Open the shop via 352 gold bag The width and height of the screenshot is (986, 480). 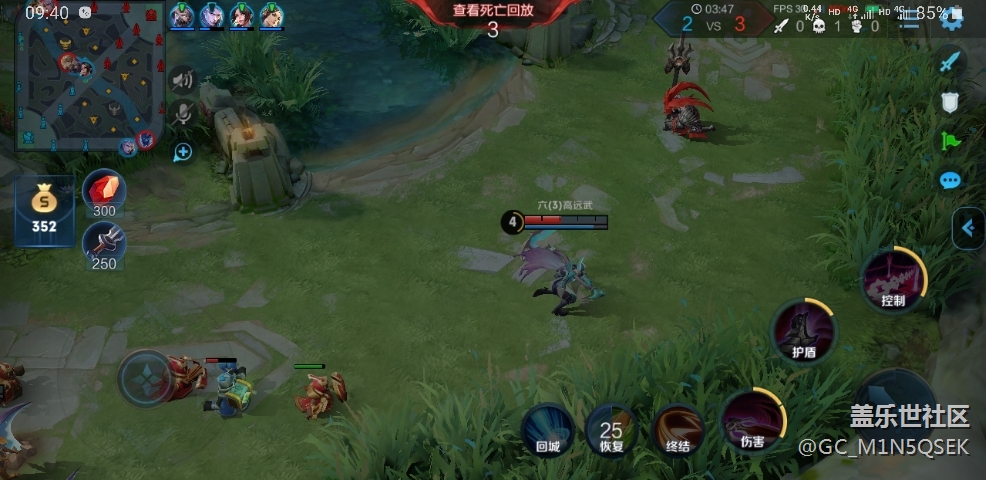pyautogui.click(x=44, y=209)
